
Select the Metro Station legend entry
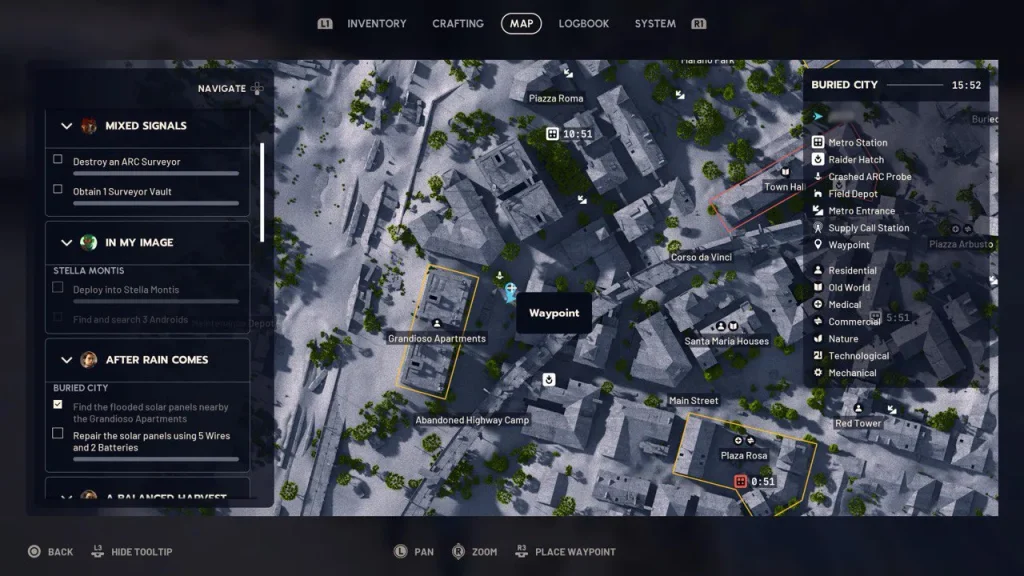pyautogui.click(x=857, y=143)
